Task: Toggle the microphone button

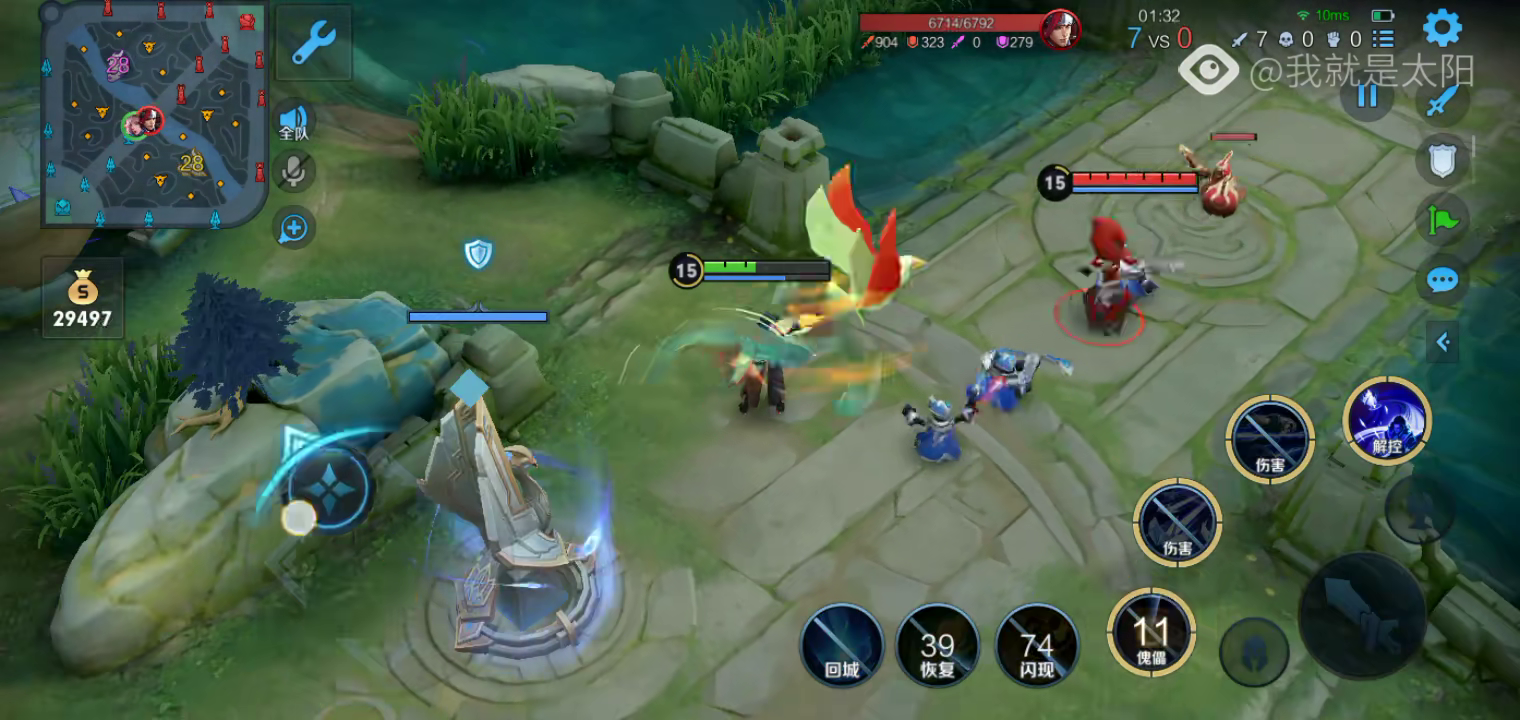Action: (x=293, y=172)
